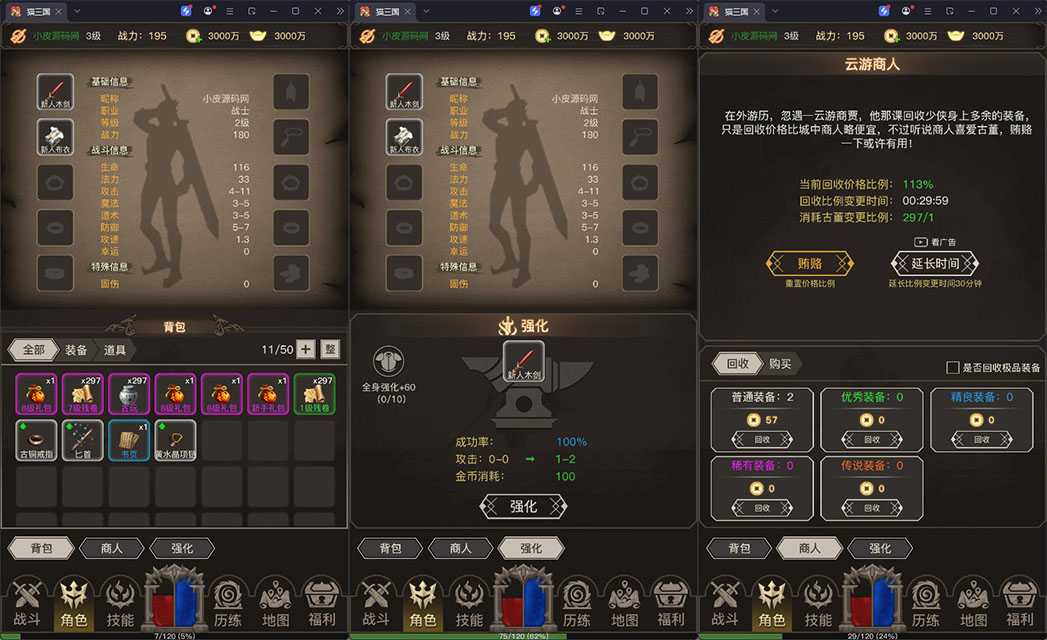This screenshot has height=640, width=1047.
Task: Recycle the 传说装备 legendary equipment
Action: coord(872,508)
